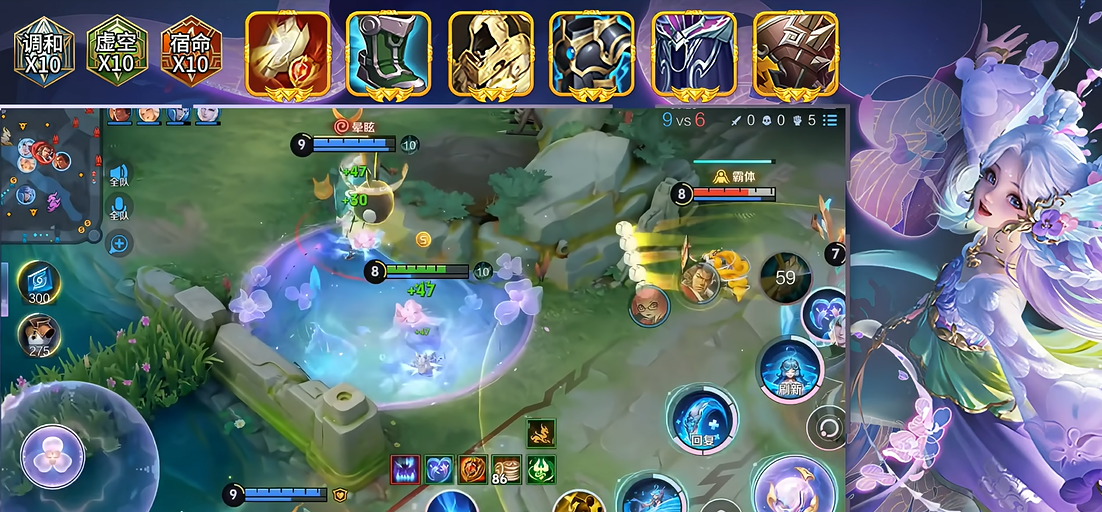This screenshot has height=512, width=1102.
Task: Click the round plus button below the microphone
Action: click(119, 242)
